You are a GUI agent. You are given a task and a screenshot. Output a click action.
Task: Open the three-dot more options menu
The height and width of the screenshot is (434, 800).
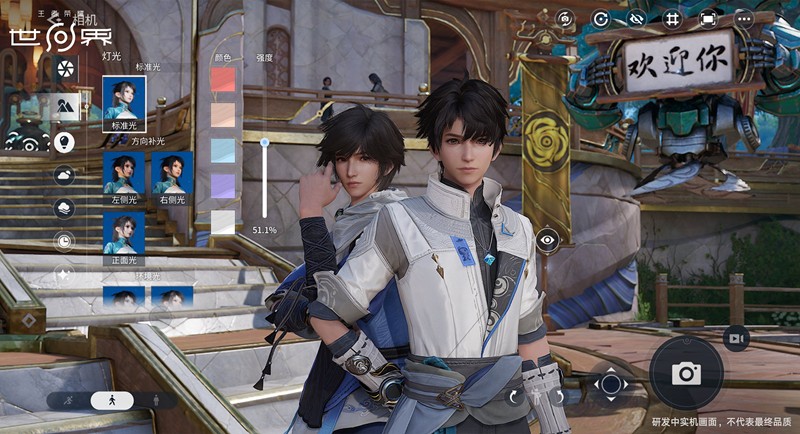pyautogui.click(x=743, y=18)
